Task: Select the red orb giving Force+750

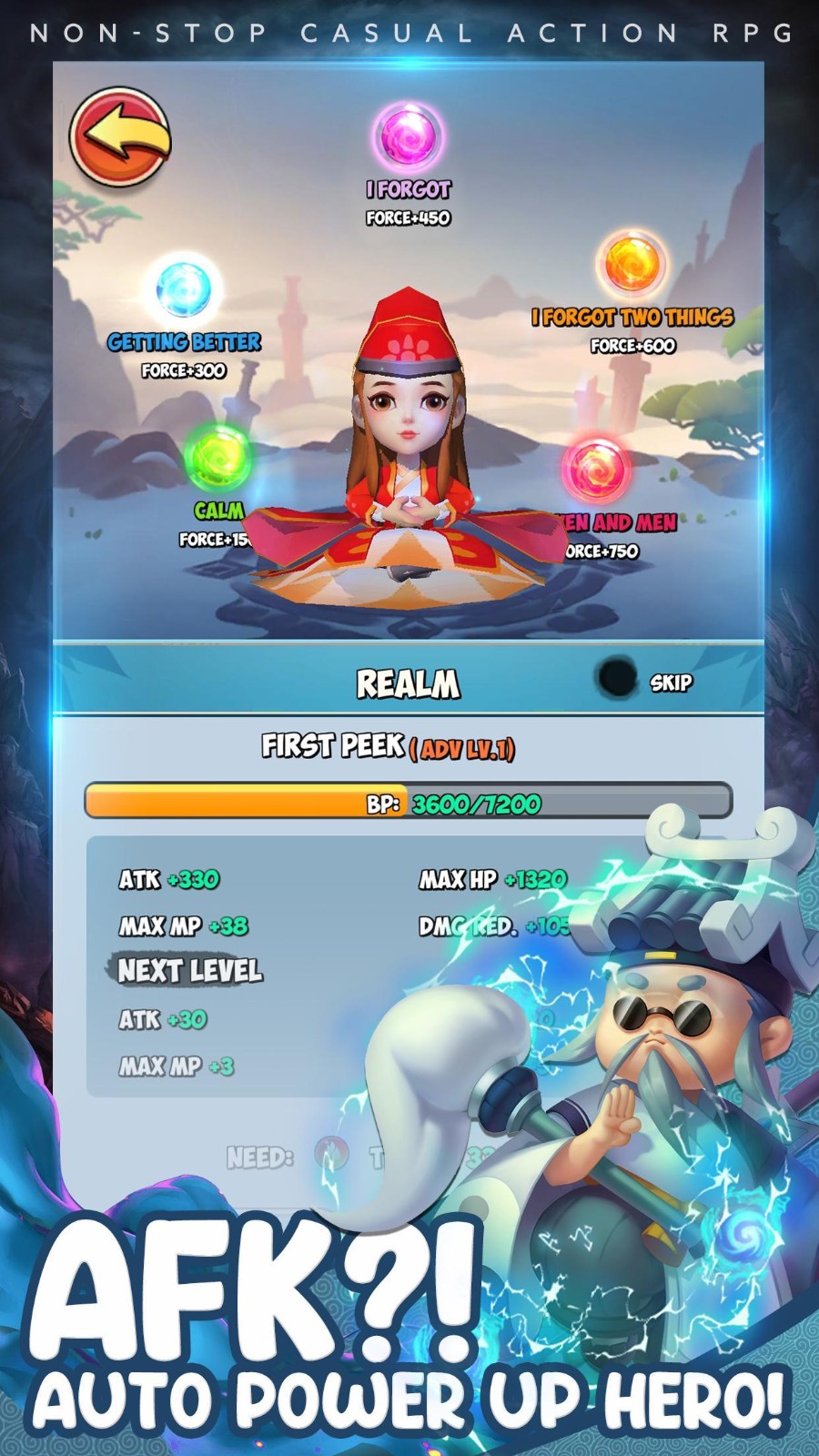Action: [x=596, y=469]
